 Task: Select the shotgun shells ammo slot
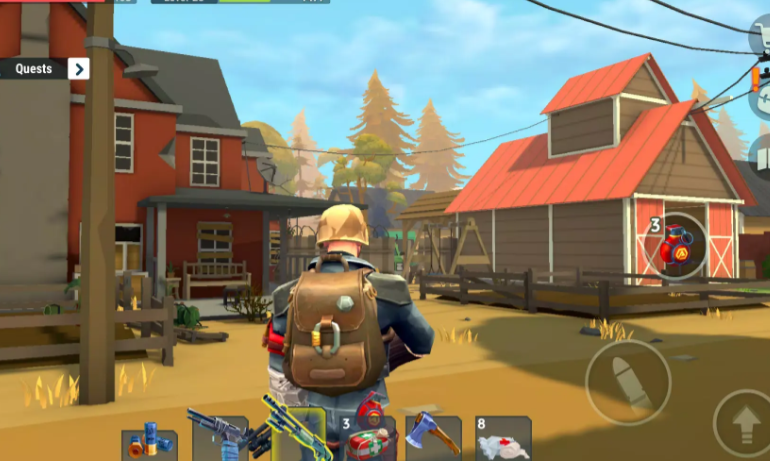[x=149, y=445]
